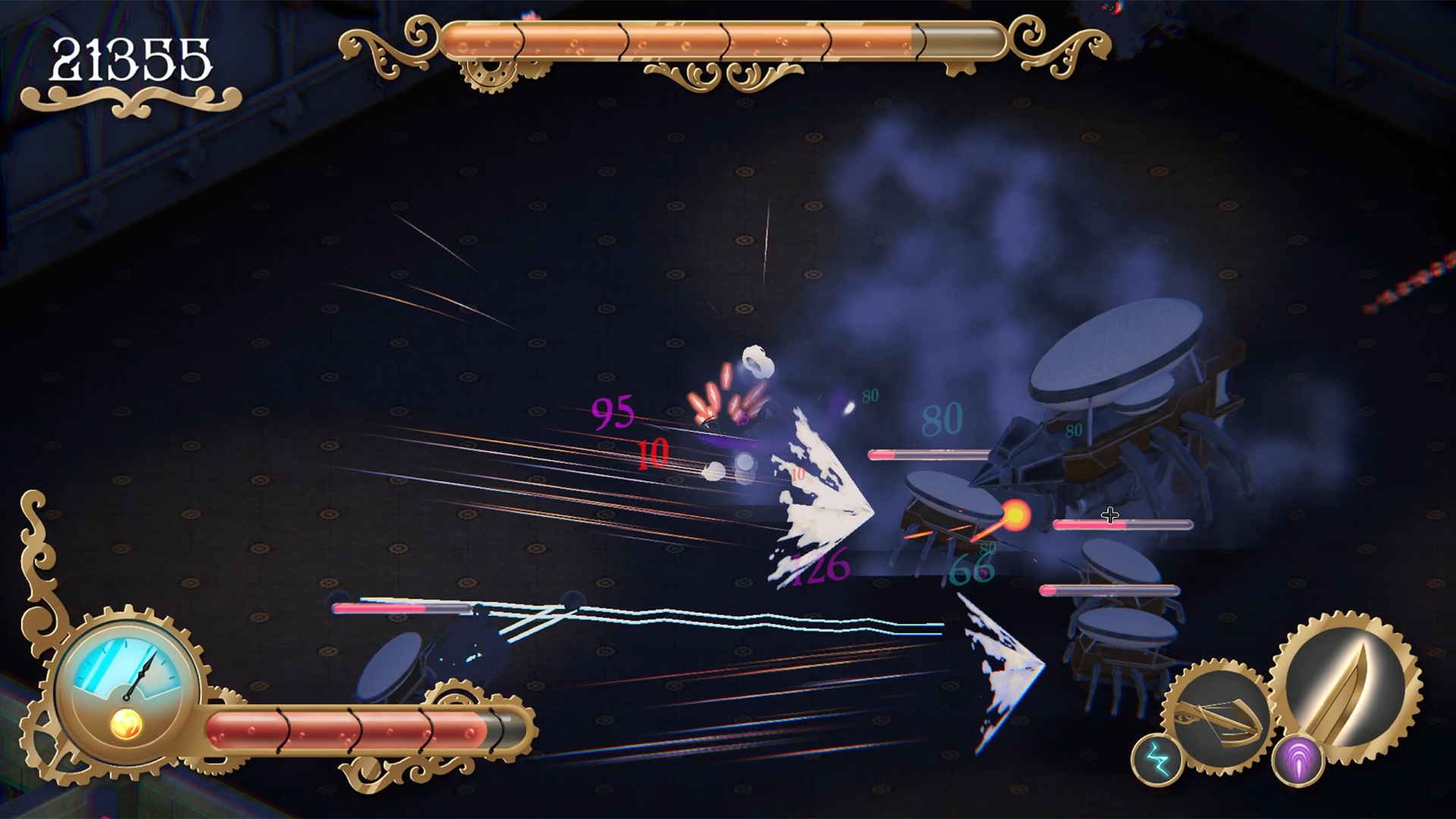Trigger the purple pulse ability icon

[x=1298, y=761]
